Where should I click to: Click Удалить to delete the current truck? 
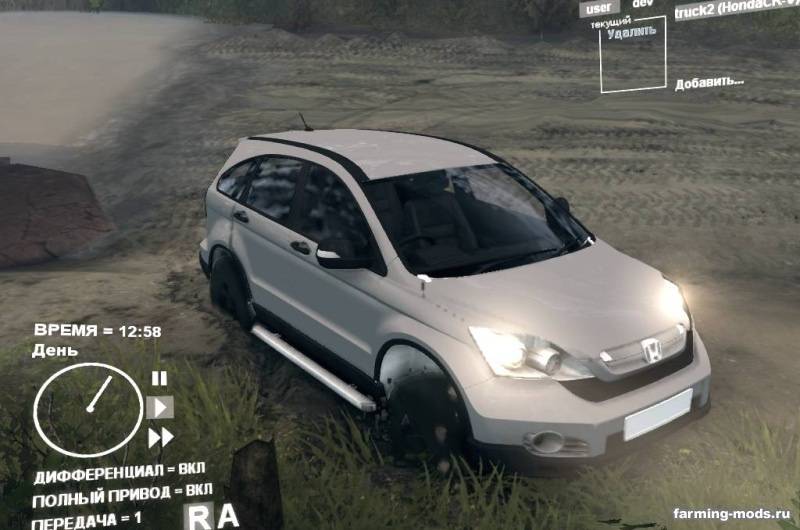coord(632,31)
